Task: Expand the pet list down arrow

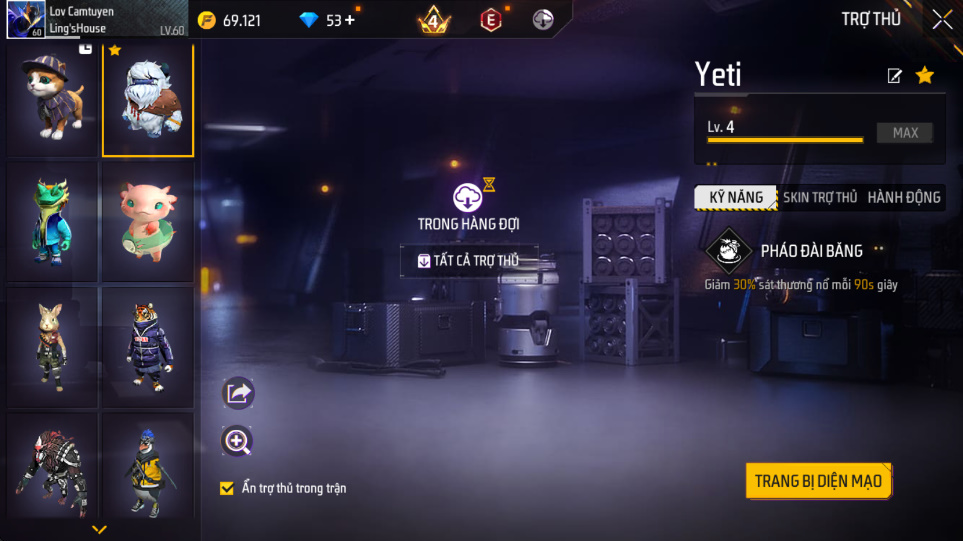Action: [x=99, y=529]
